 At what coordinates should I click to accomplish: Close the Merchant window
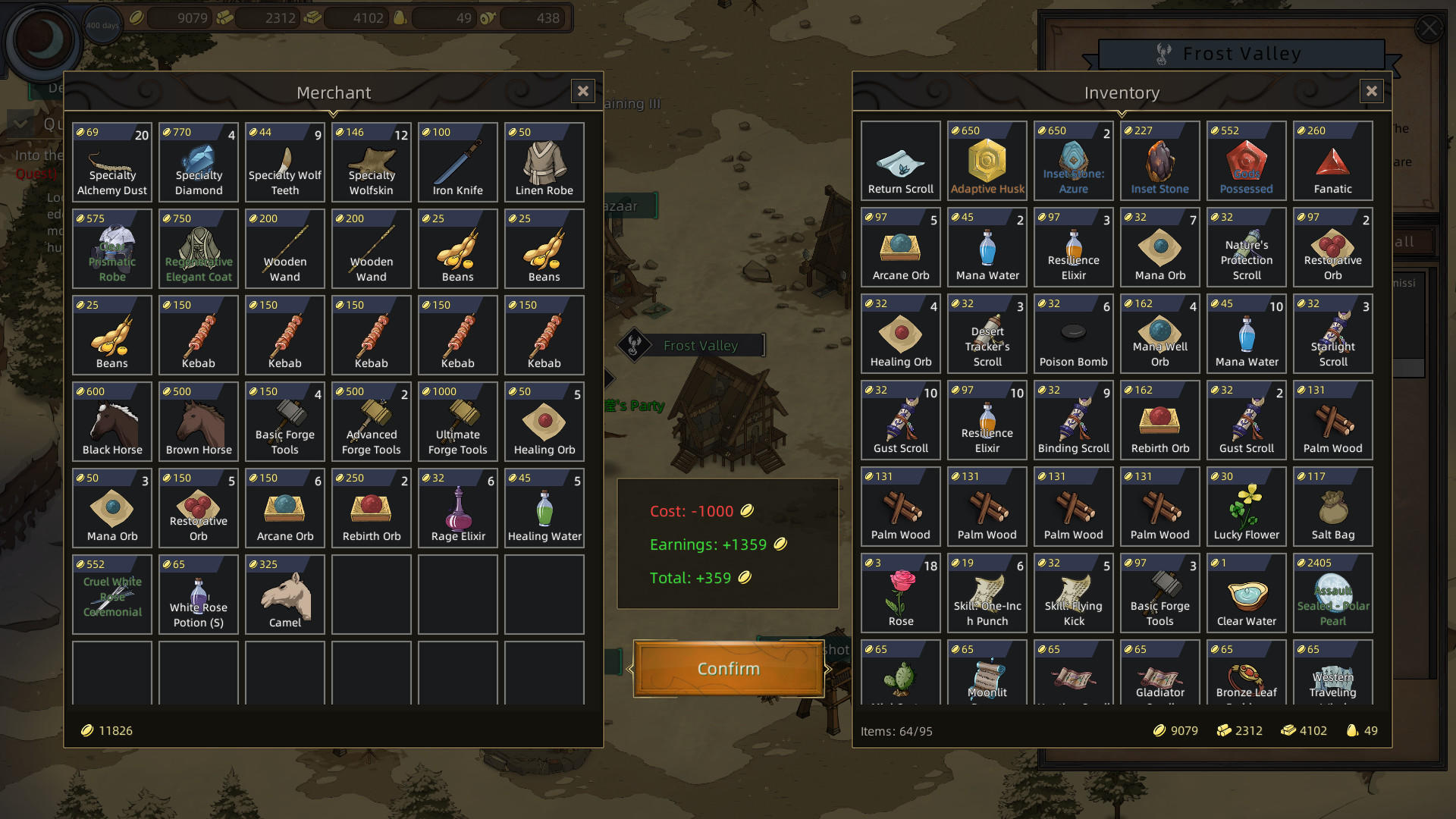point(582,91)
